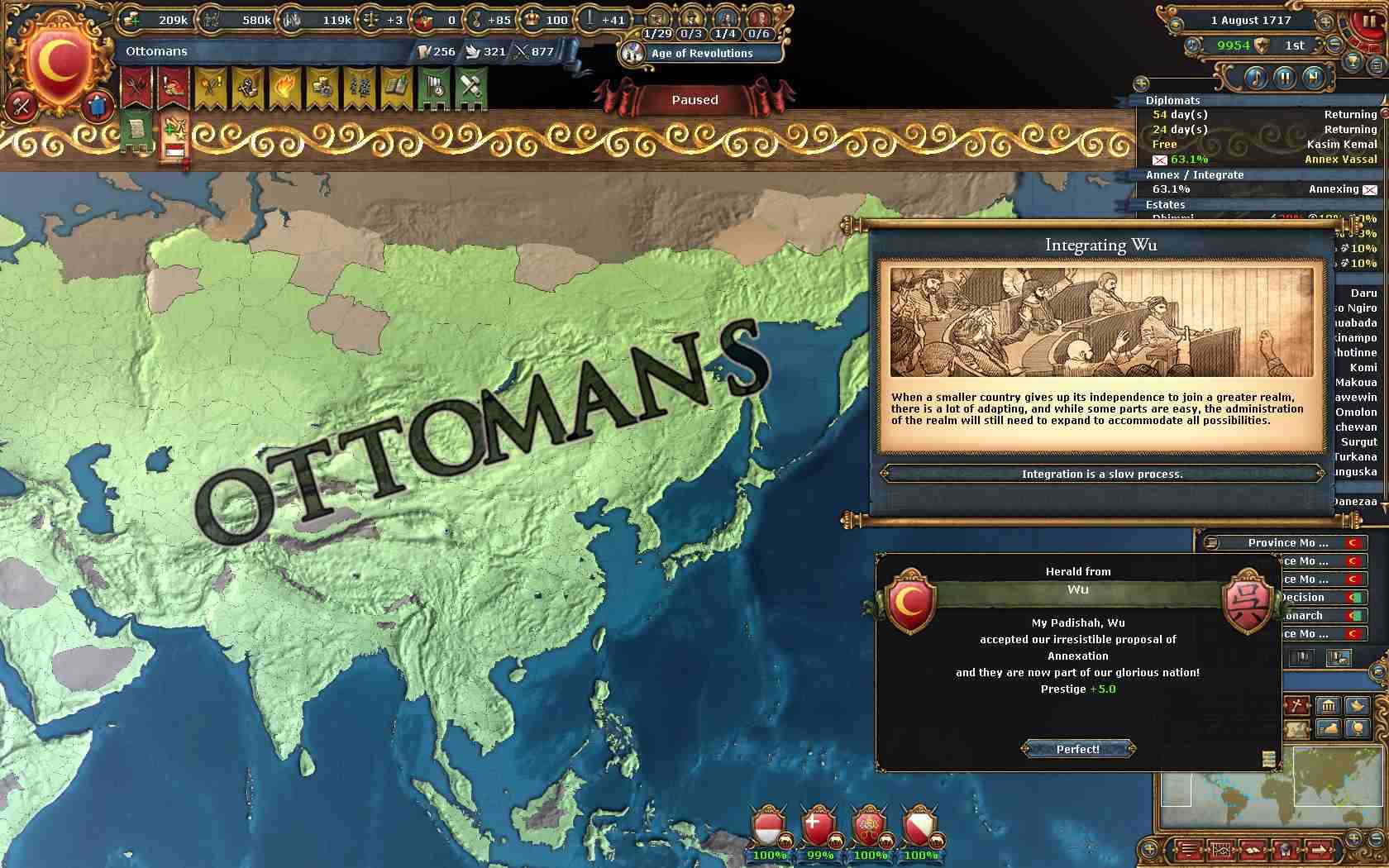Click the blue mission flag button
Viewport: 1389px width, 868px height.
(x=98, y=106)
